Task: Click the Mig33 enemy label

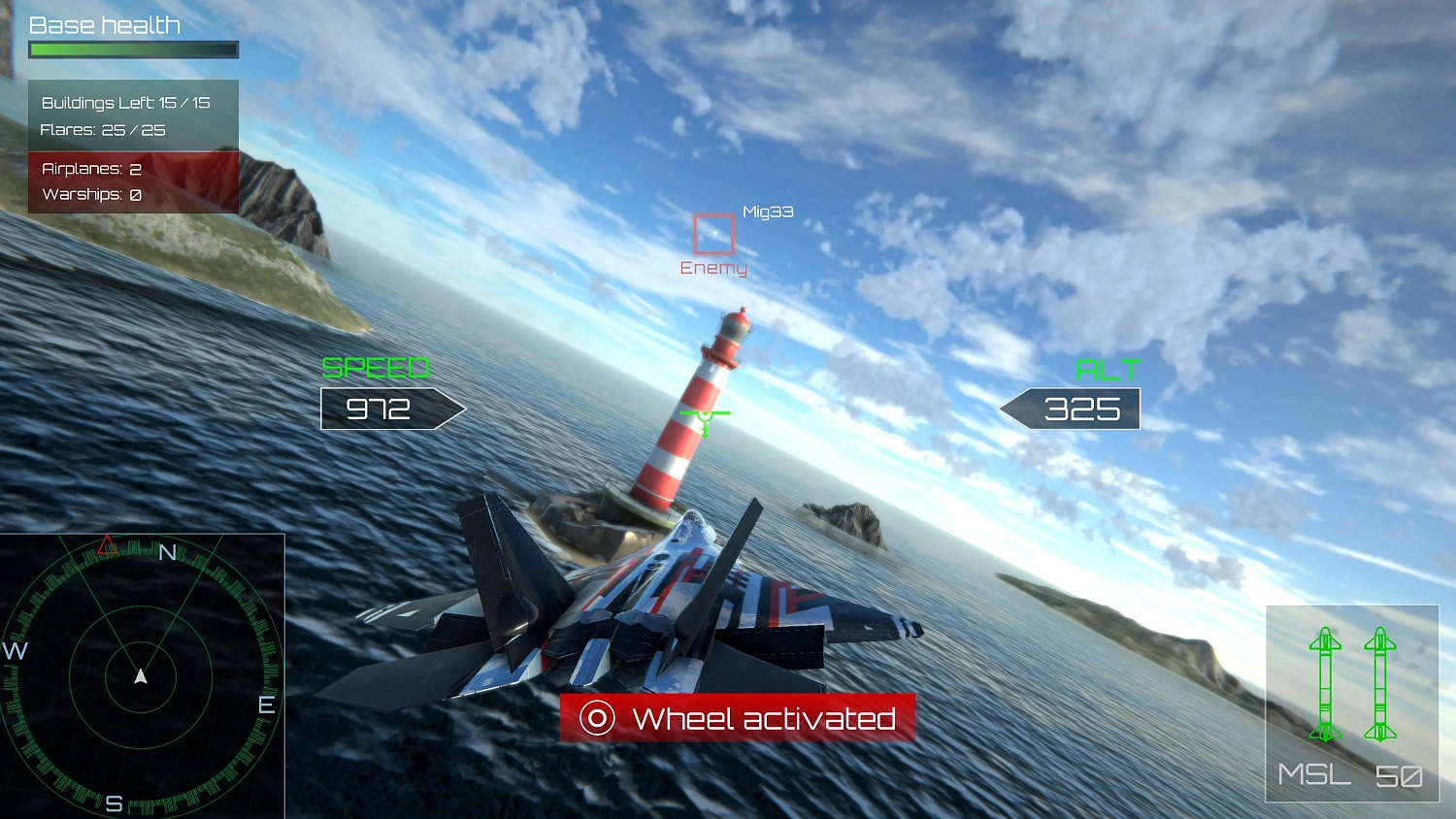Action: pyautogui.click(x=767, y=211)
